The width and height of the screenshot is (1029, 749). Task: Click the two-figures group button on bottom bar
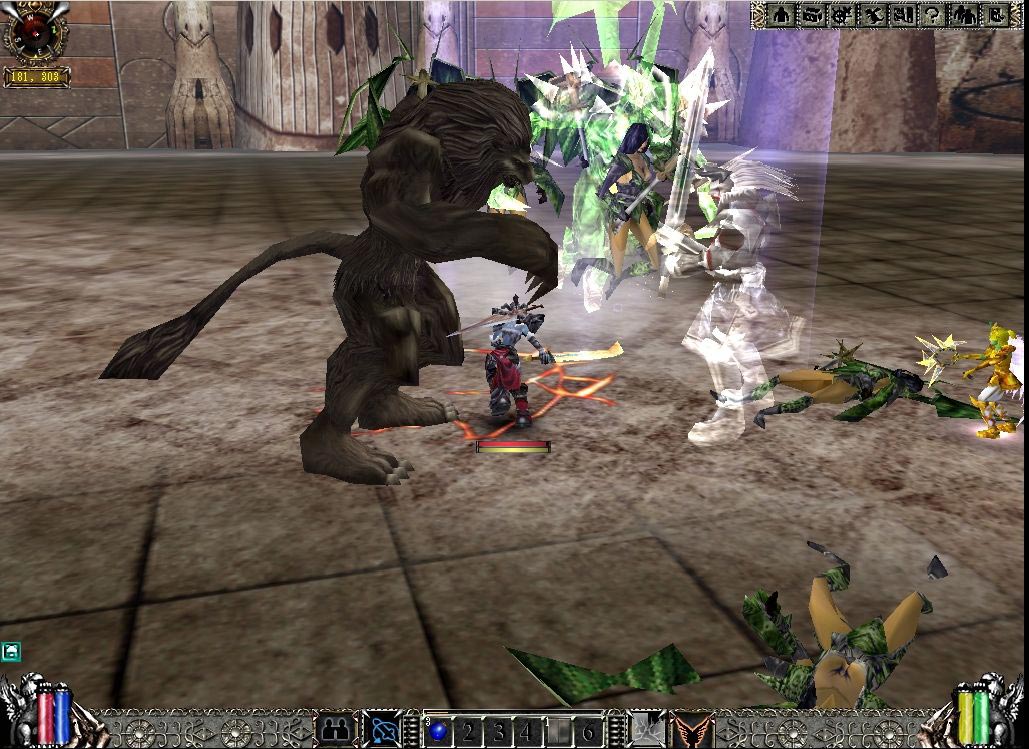click(x=335, y=729)
